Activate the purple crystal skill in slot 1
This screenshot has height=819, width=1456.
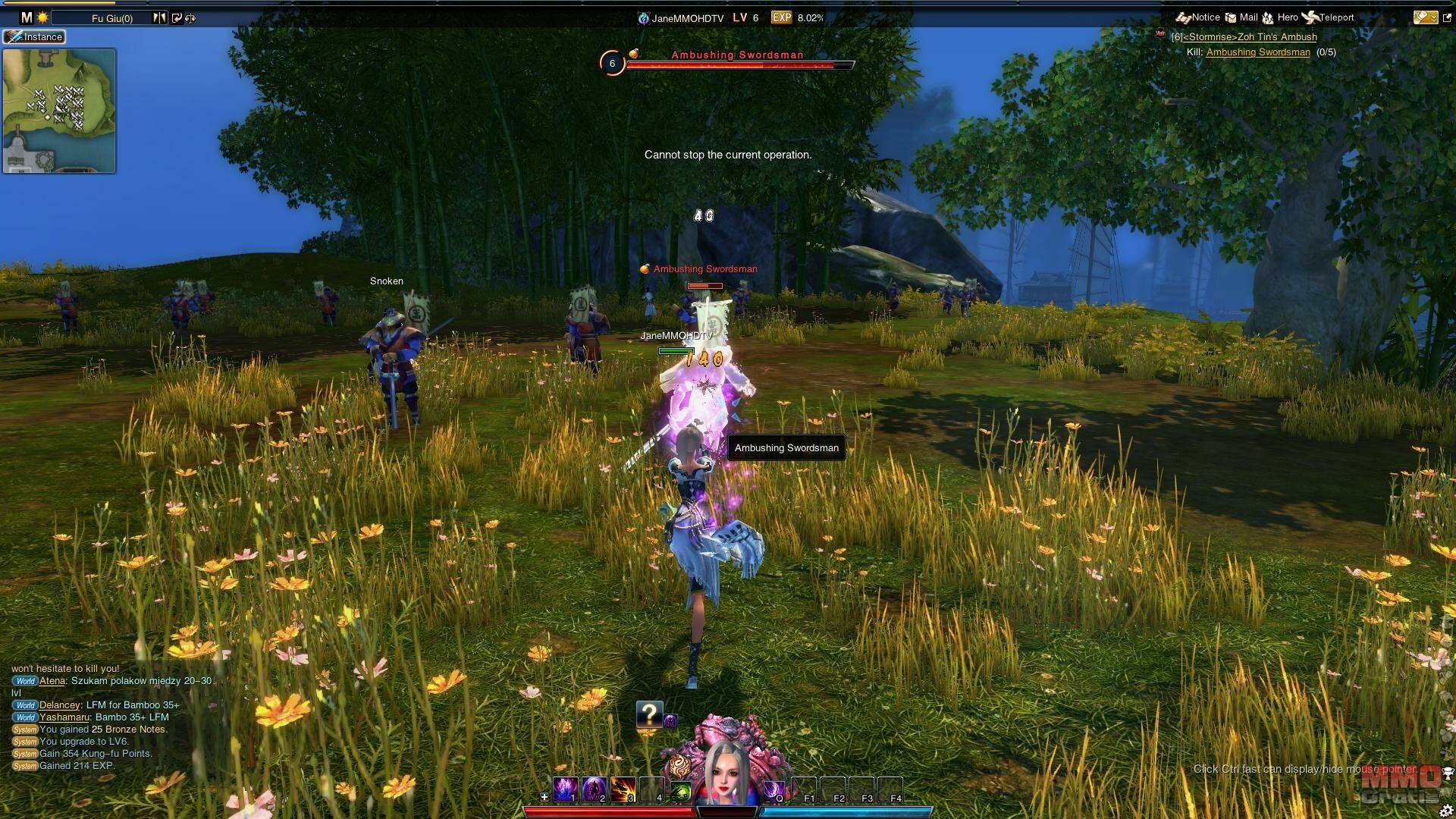(x=565, y=789)
